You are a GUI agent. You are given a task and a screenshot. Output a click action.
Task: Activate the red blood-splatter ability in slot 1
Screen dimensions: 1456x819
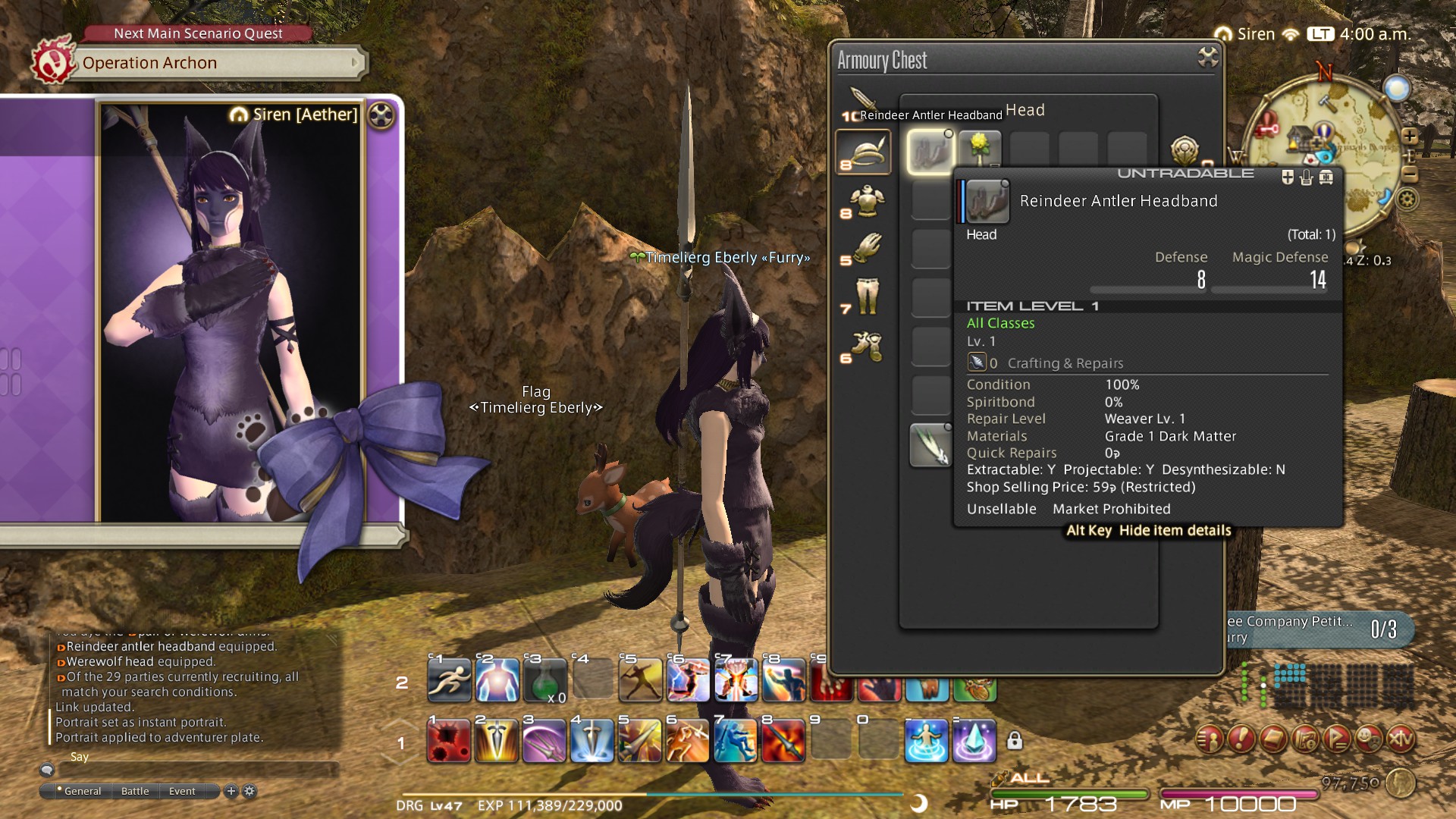click(x=449, y=741)
